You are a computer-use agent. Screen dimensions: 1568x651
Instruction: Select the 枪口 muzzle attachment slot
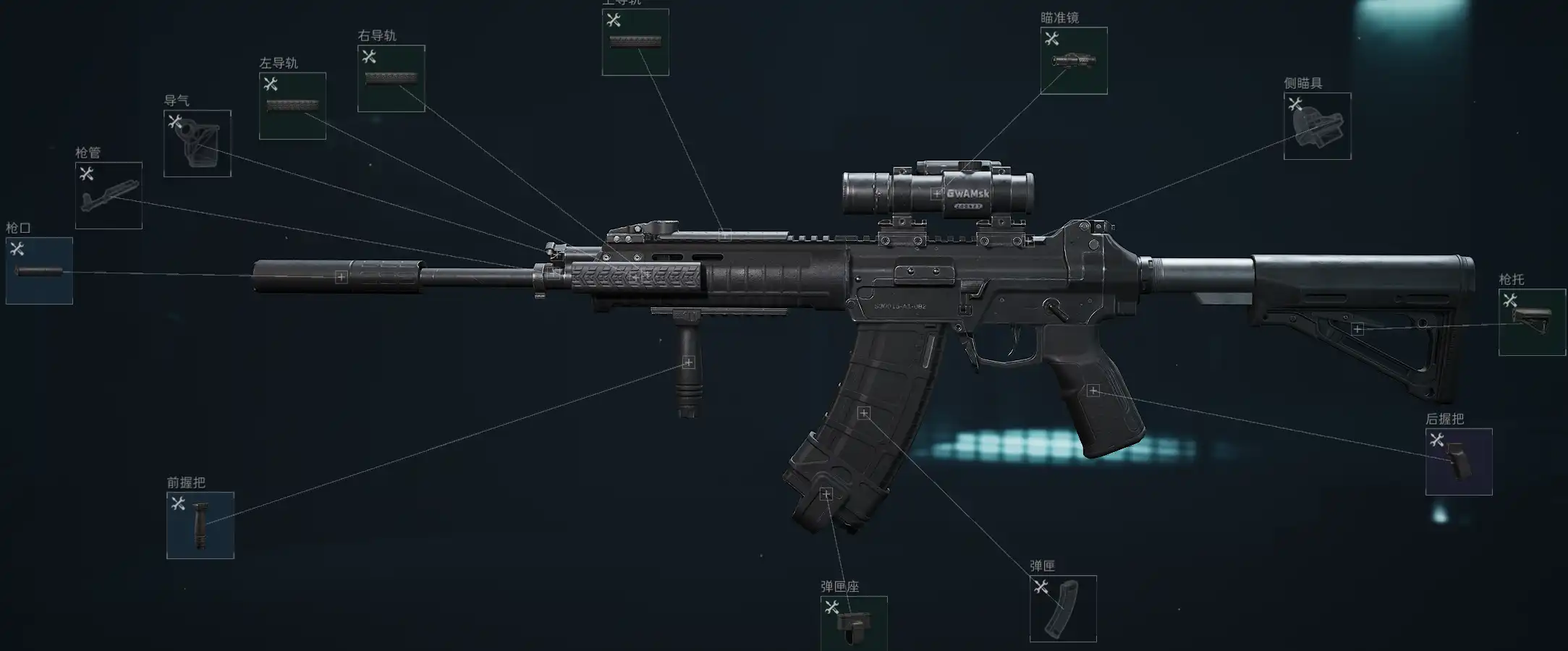pyautogui.click(x=39, y=271)
